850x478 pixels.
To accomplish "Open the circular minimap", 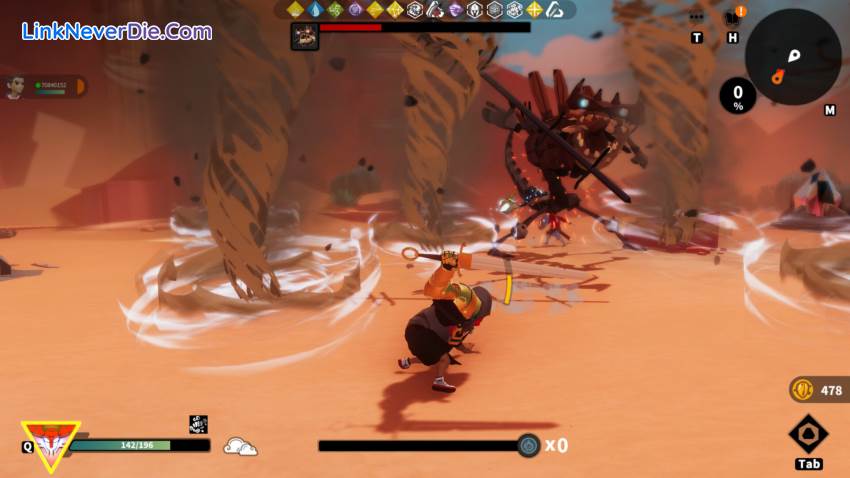I will (x=792, y=57).
